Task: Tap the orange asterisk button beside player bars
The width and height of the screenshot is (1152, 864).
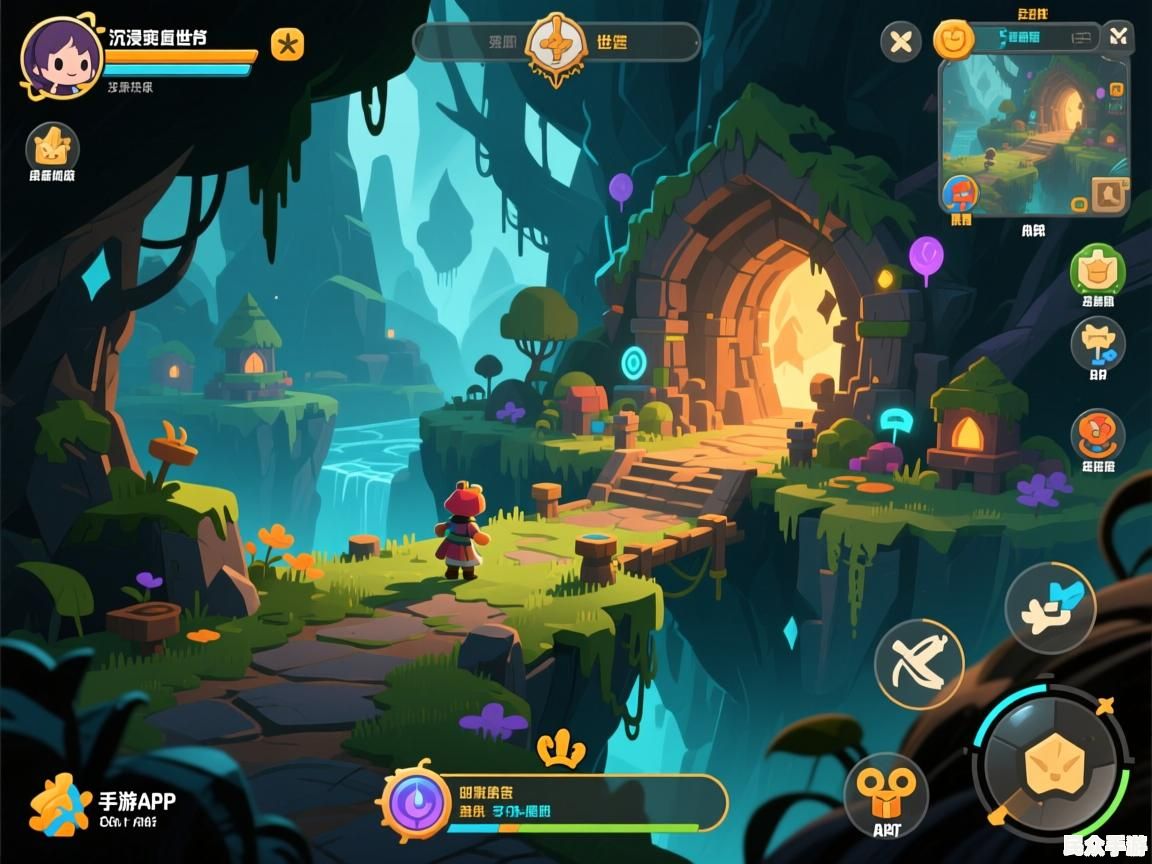Action: (288, 44)
